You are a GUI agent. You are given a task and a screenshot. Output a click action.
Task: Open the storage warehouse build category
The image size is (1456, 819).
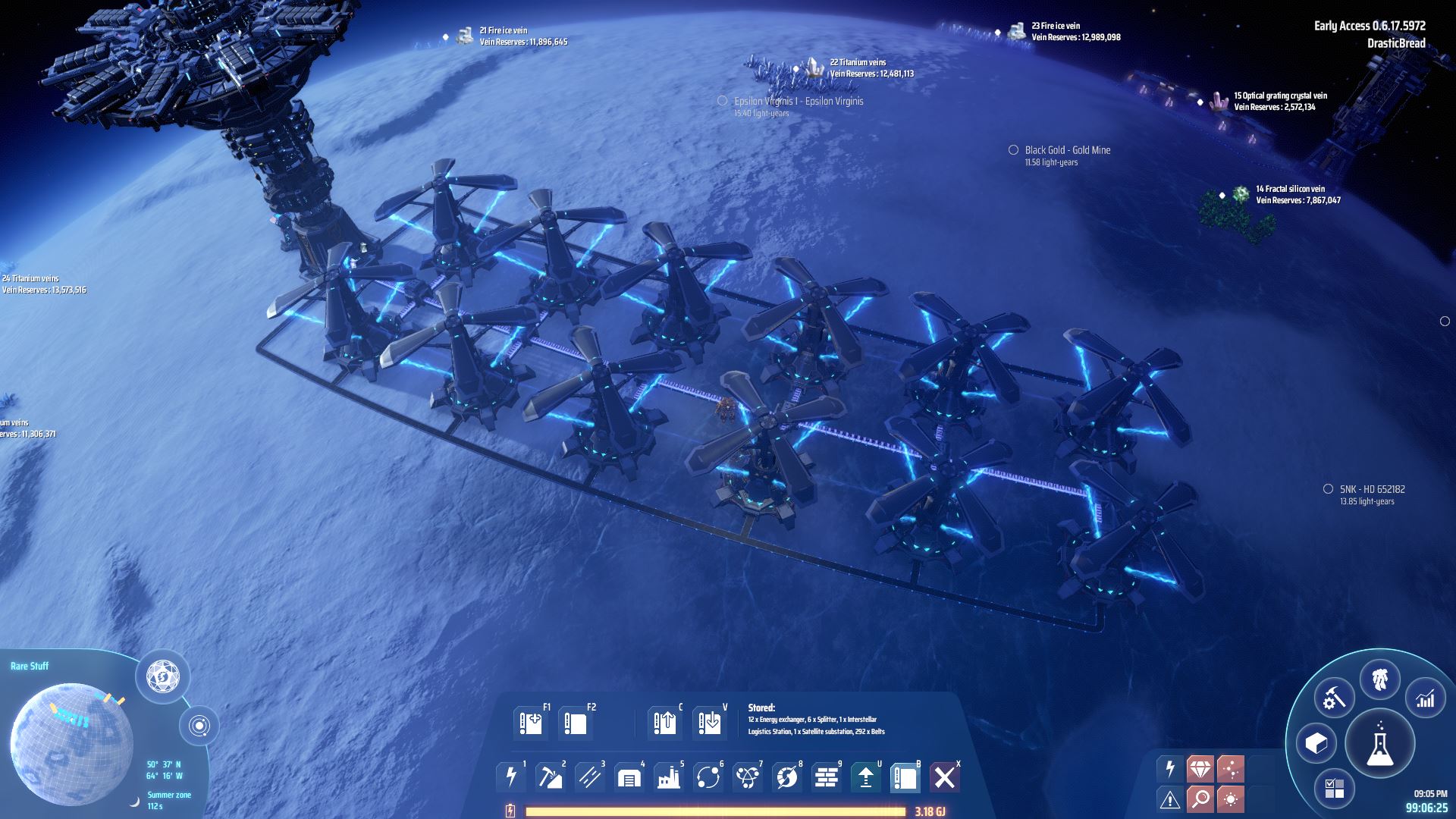tap(629, 777)
